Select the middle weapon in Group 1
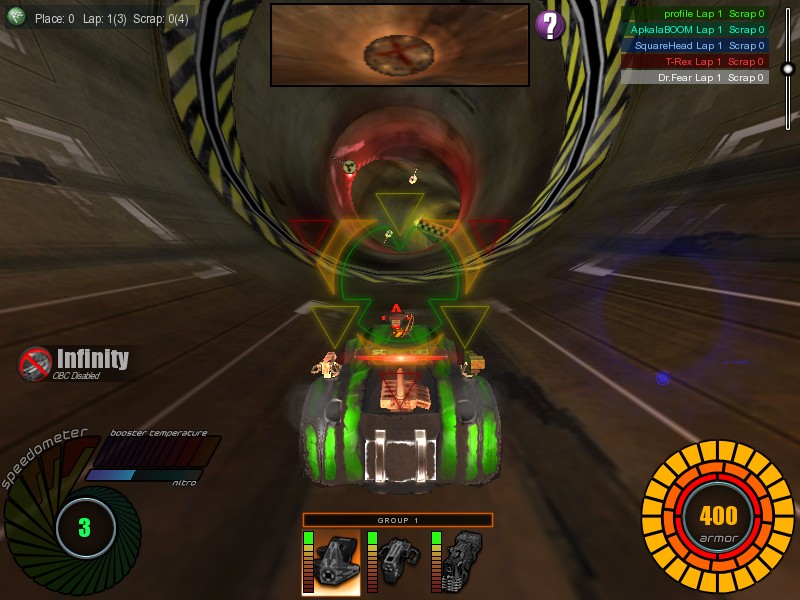Viewport: 800px width, 600px height. pyautogui.click(x=396, y=562)
